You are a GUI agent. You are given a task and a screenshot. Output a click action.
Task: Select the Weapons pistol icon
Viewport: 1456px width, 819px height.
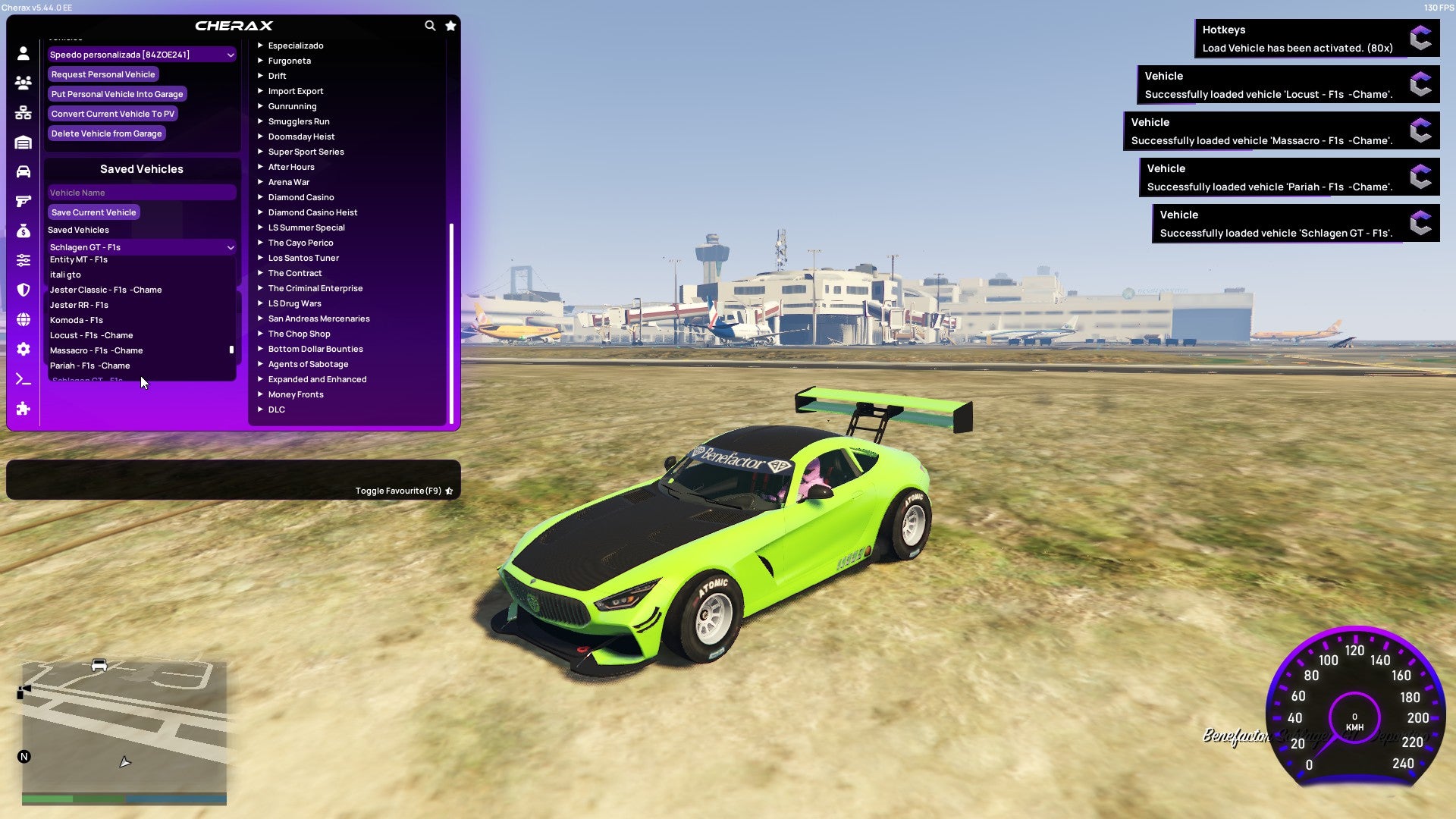coord(23,200)
